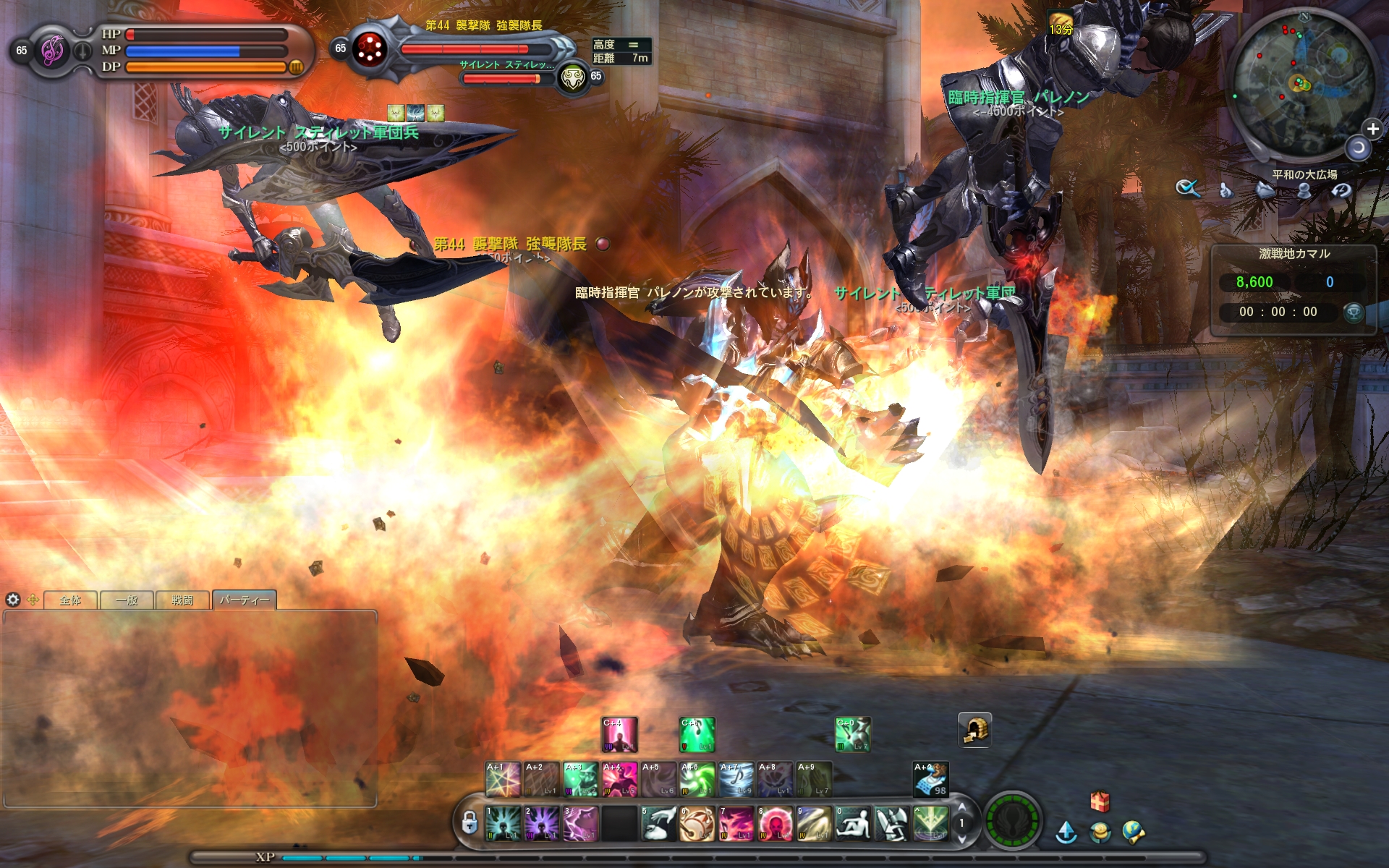The height and width of the screenshot is (868, 1389).
Task: Activate the sitting rest action in slot 0
Action: click(853, 824)
